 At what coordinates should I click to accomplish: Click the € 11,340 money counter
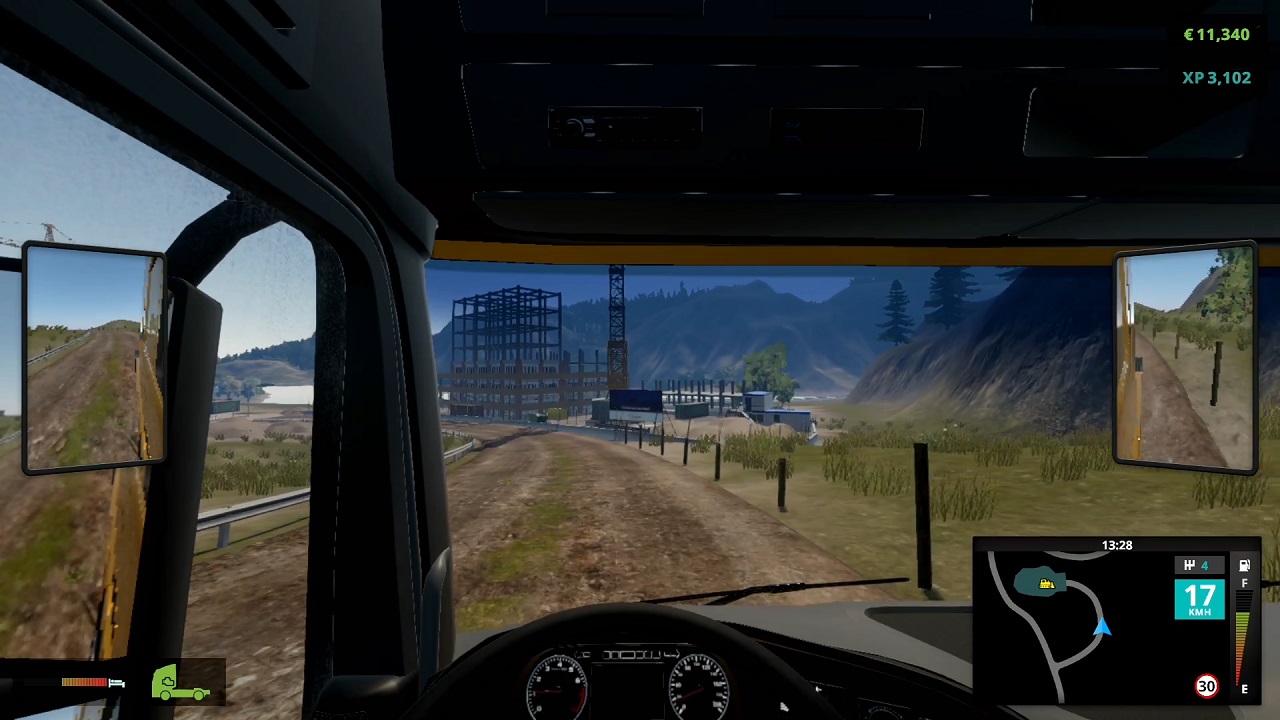point(1216,35)
